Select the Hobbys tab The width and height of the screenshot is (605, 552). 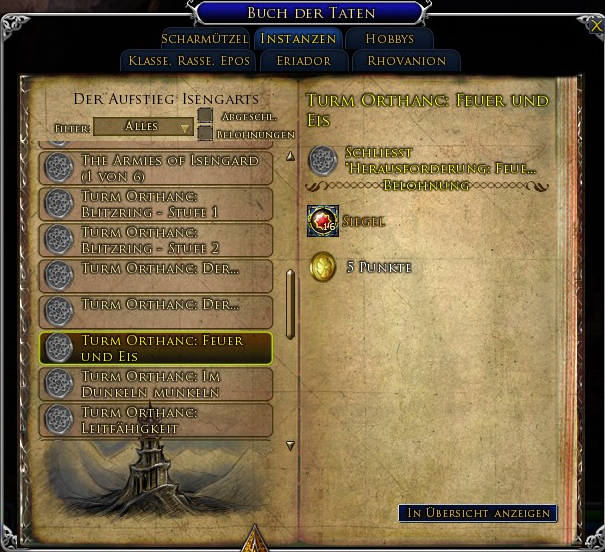click(x=389, y=39)
